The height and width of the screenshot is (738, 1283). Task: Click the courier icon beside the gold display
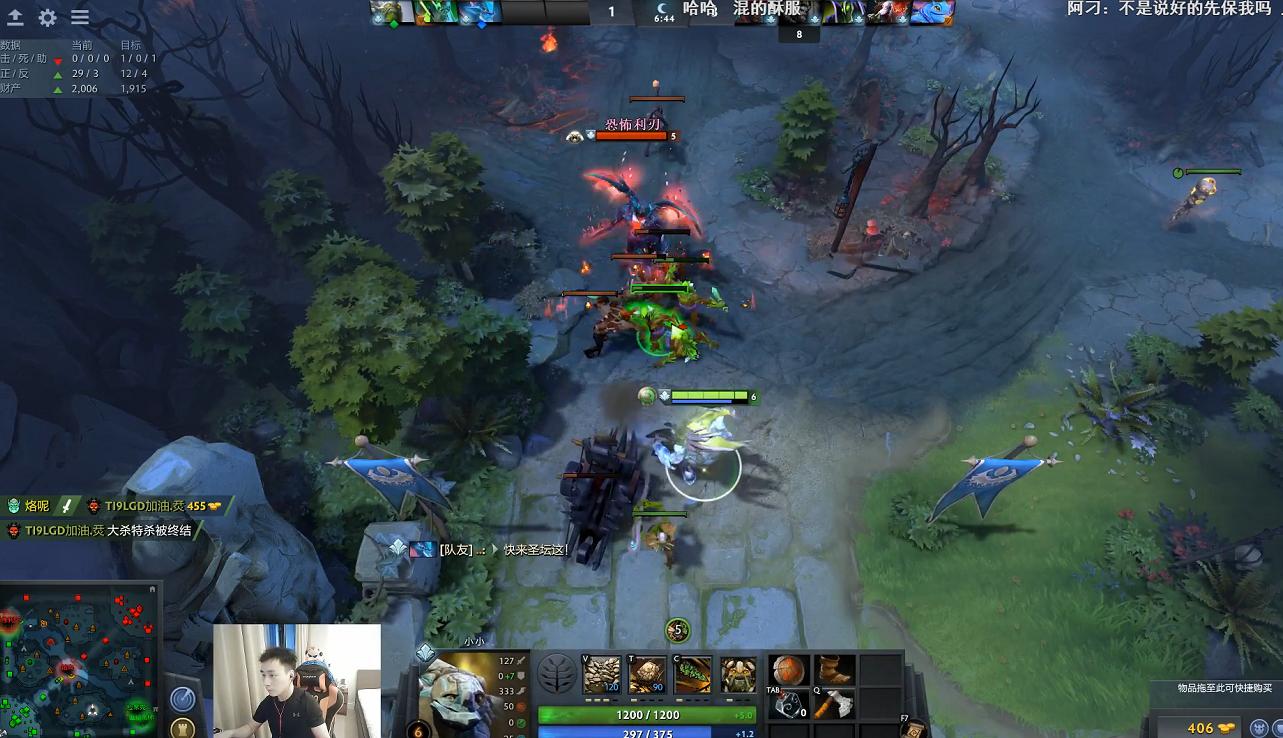click(1259, 728)
